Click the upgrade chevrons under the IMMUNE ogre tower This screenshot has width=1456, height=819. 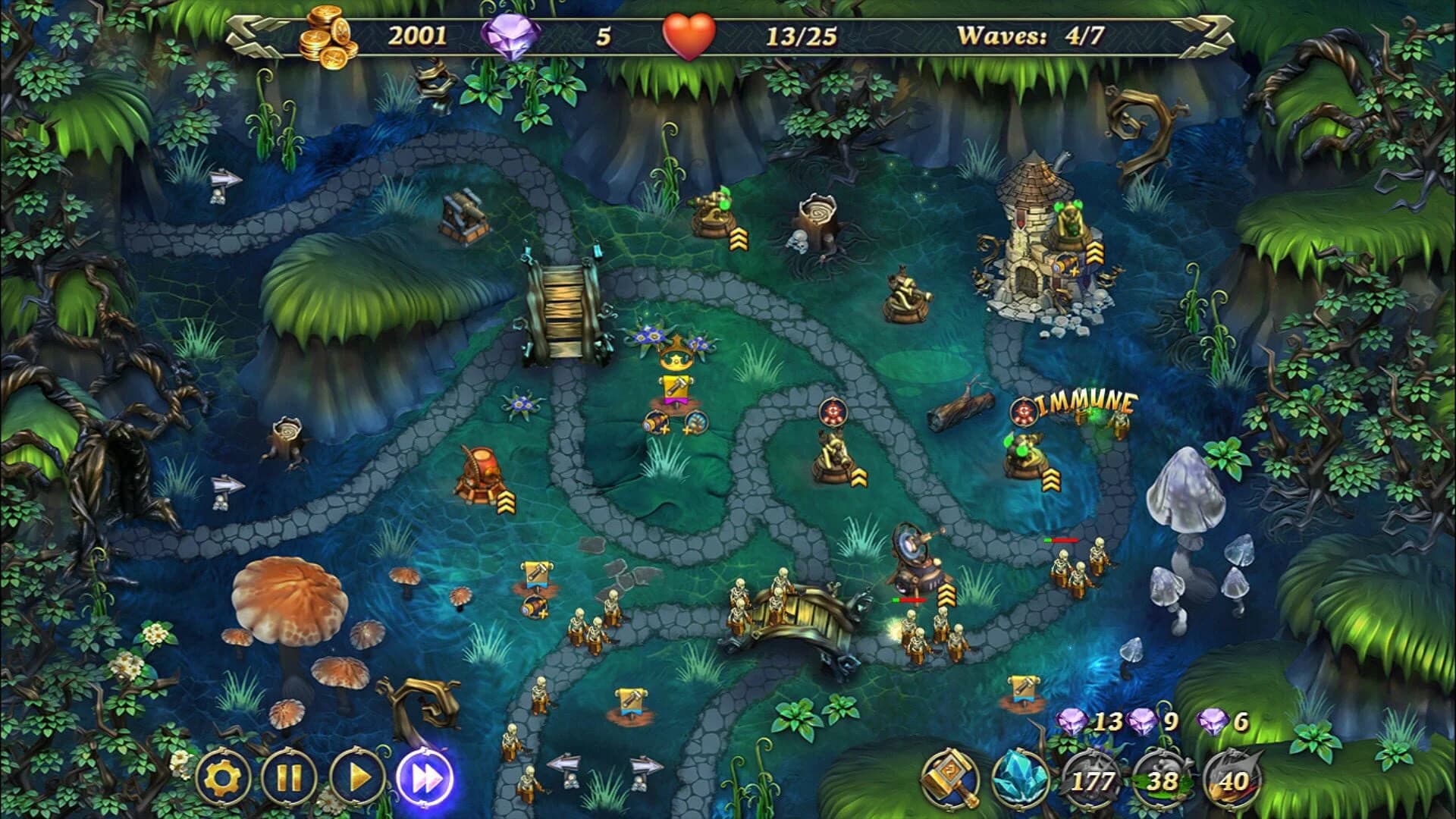pos(1050,479)
